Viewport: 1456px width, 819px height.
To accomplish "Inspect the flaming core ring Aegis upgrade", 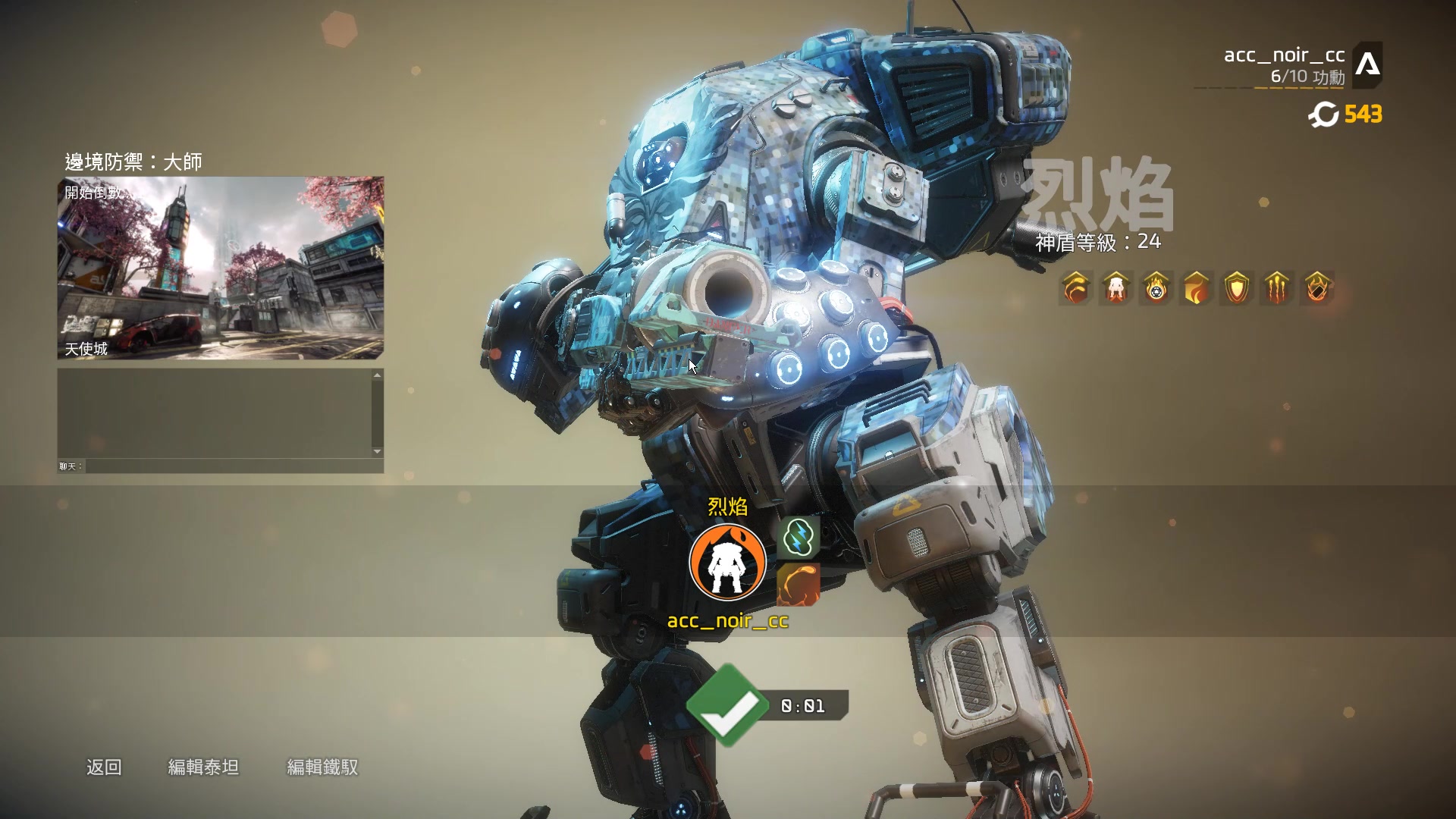I will (x=1156, y=288).
